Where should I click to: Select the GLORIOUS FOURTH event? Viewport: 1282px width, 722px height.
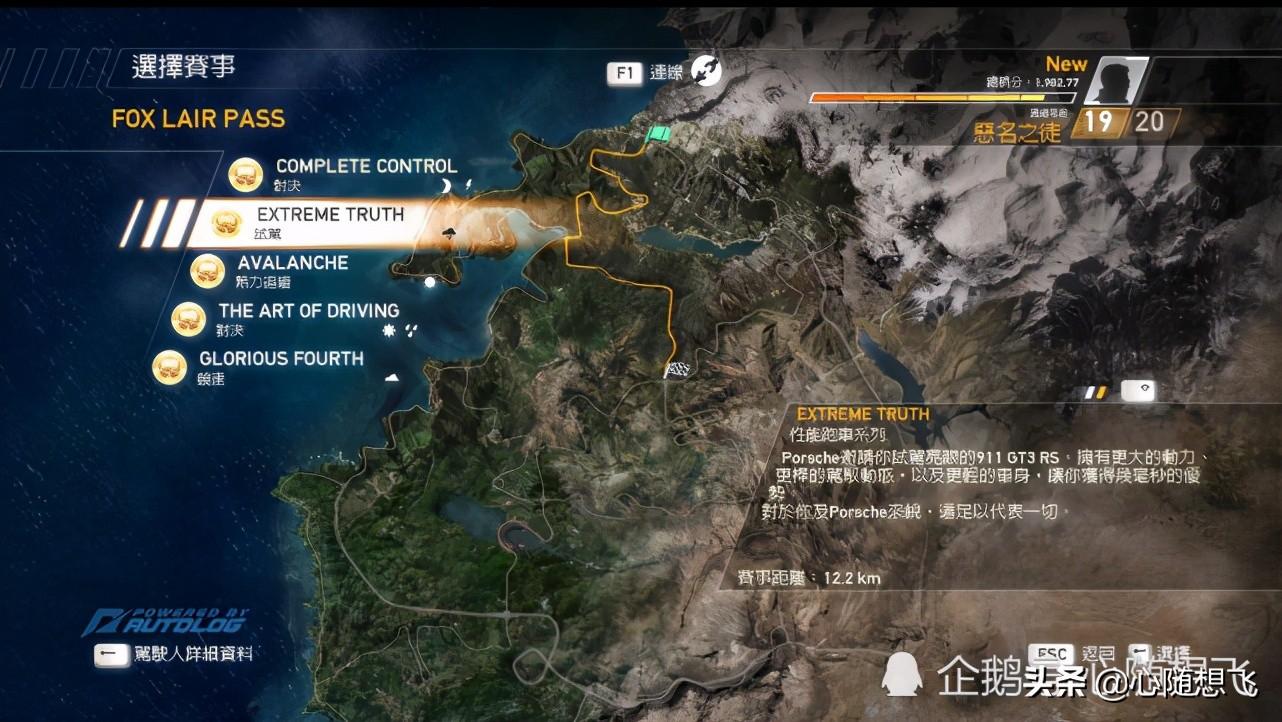click(x=280, y=359)
